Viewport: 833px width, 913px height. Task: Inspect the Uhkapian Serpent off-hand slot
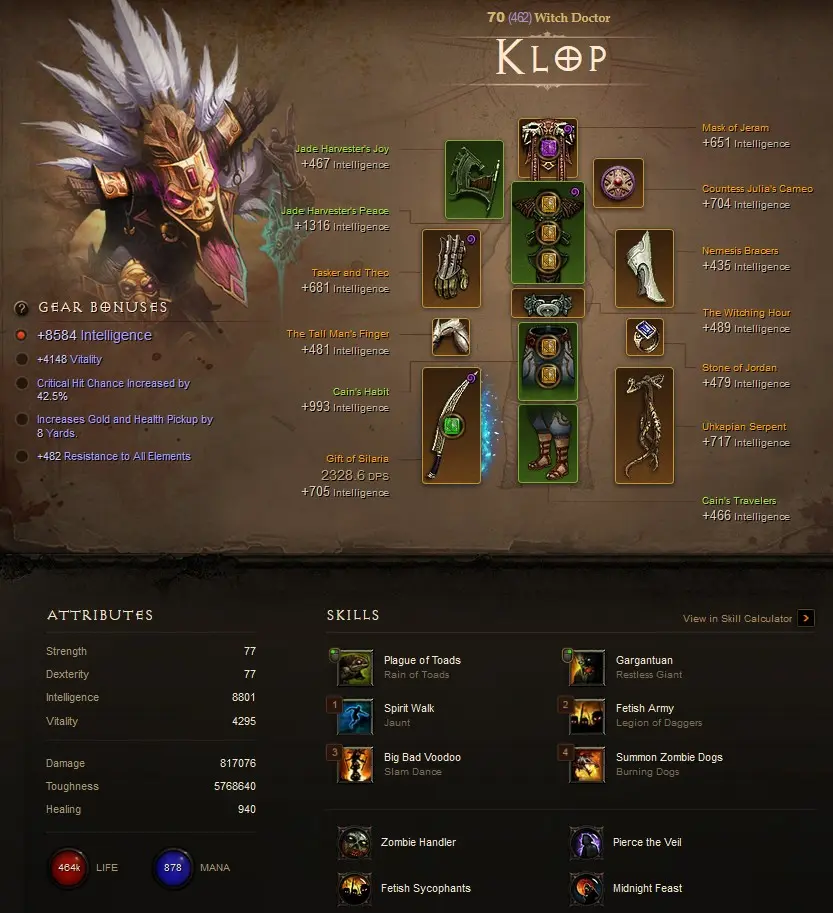644,425
